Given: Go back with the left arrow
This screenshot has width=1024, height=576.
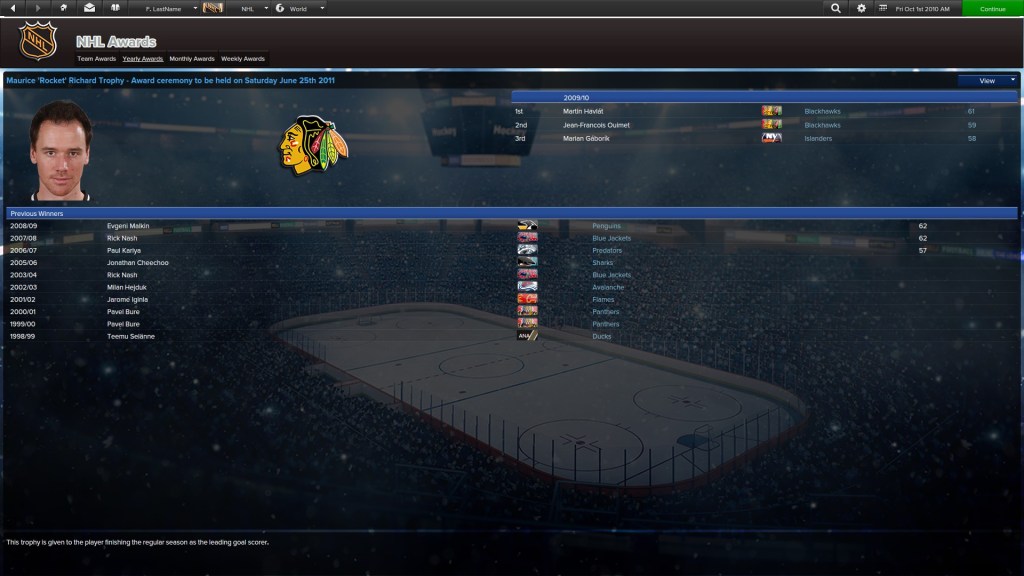Looking at the screenshot, I should [x=14, y=8].
